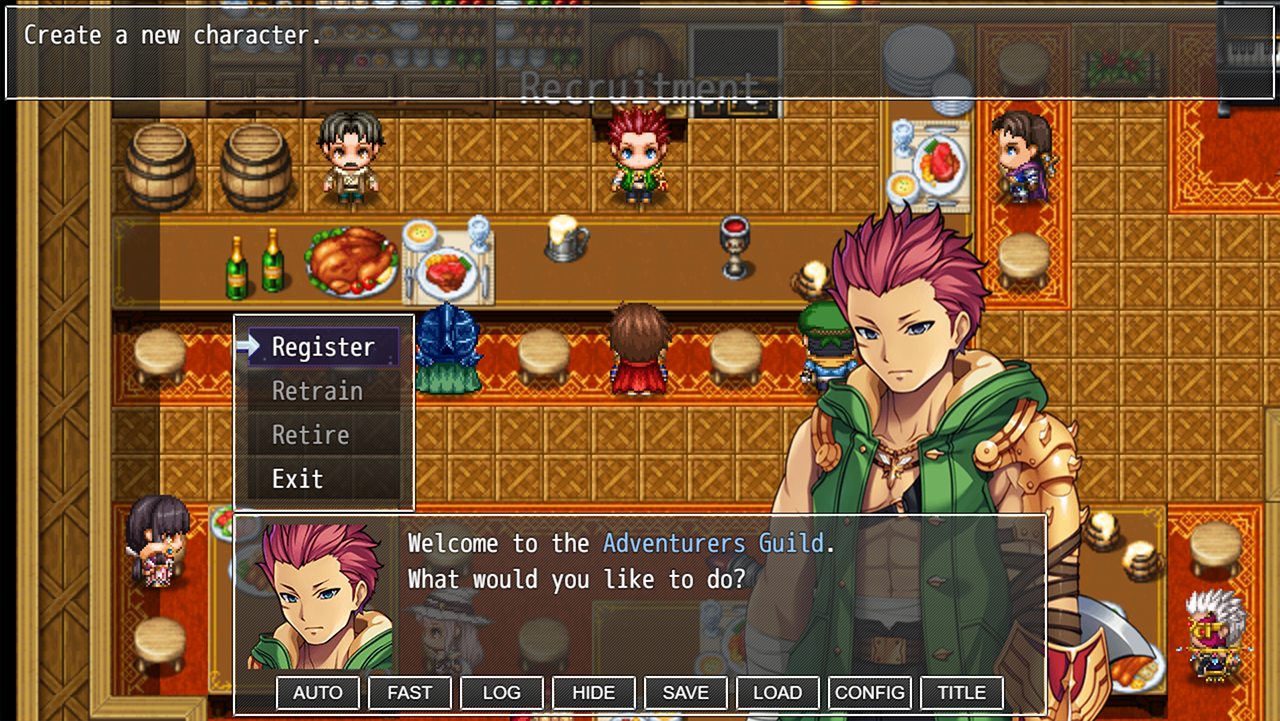Click the SAVE button
The width and height of the screenshot is (1280, 721).
pyautogui.click(x=686, y=692)
